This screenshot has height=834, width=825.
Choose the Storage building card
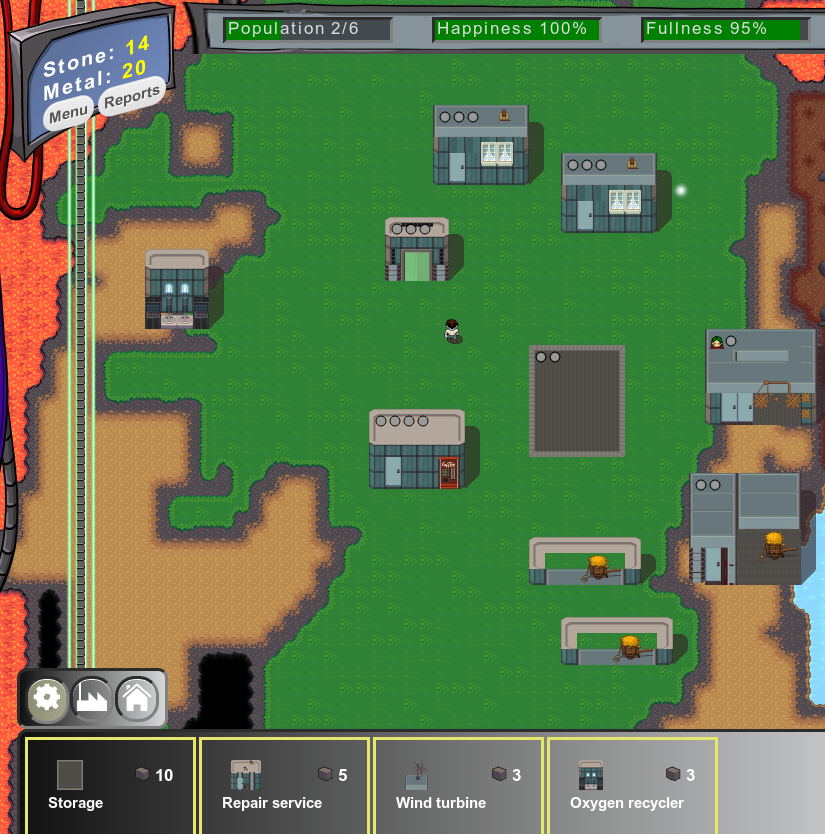(x=110, y=786)
